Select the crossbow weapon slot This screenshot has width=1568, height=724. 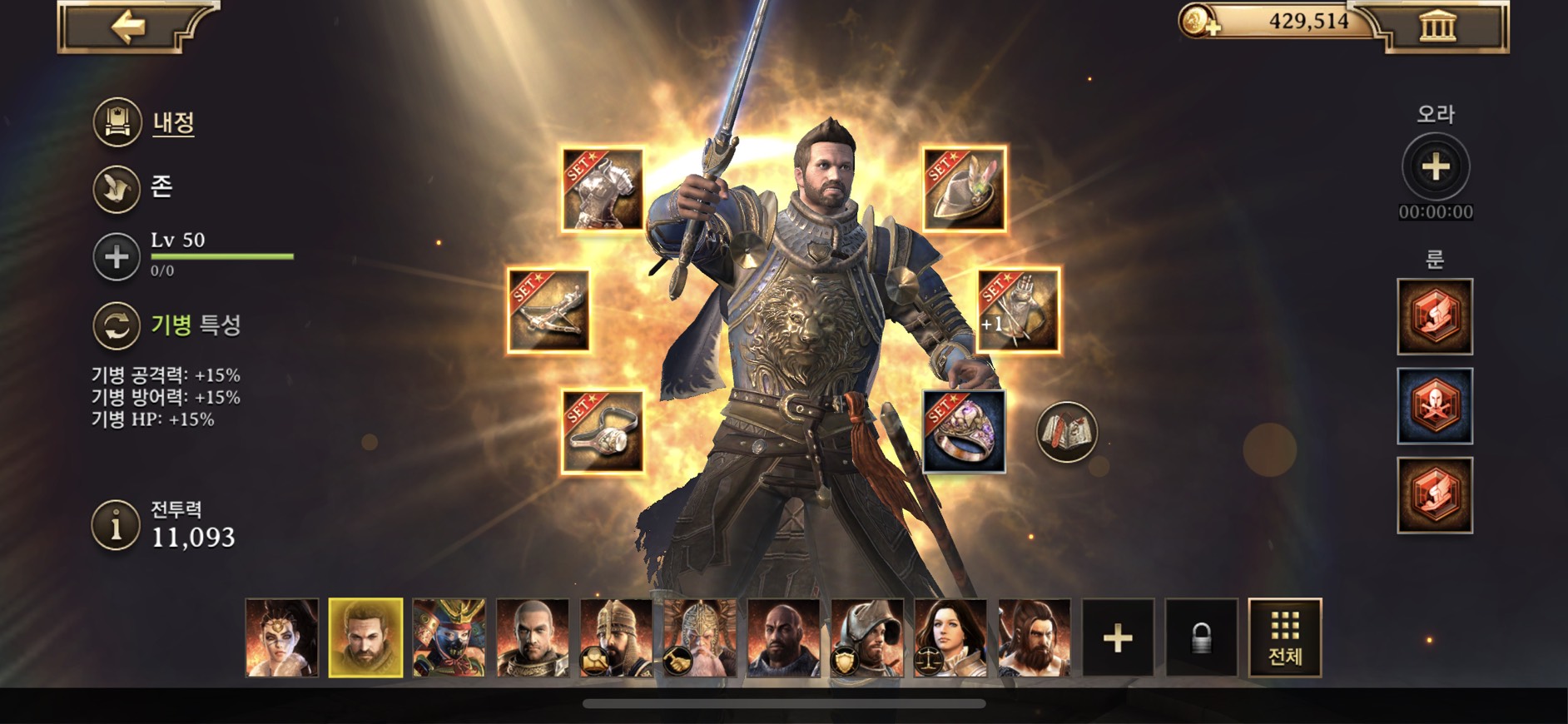pos(548,311)
